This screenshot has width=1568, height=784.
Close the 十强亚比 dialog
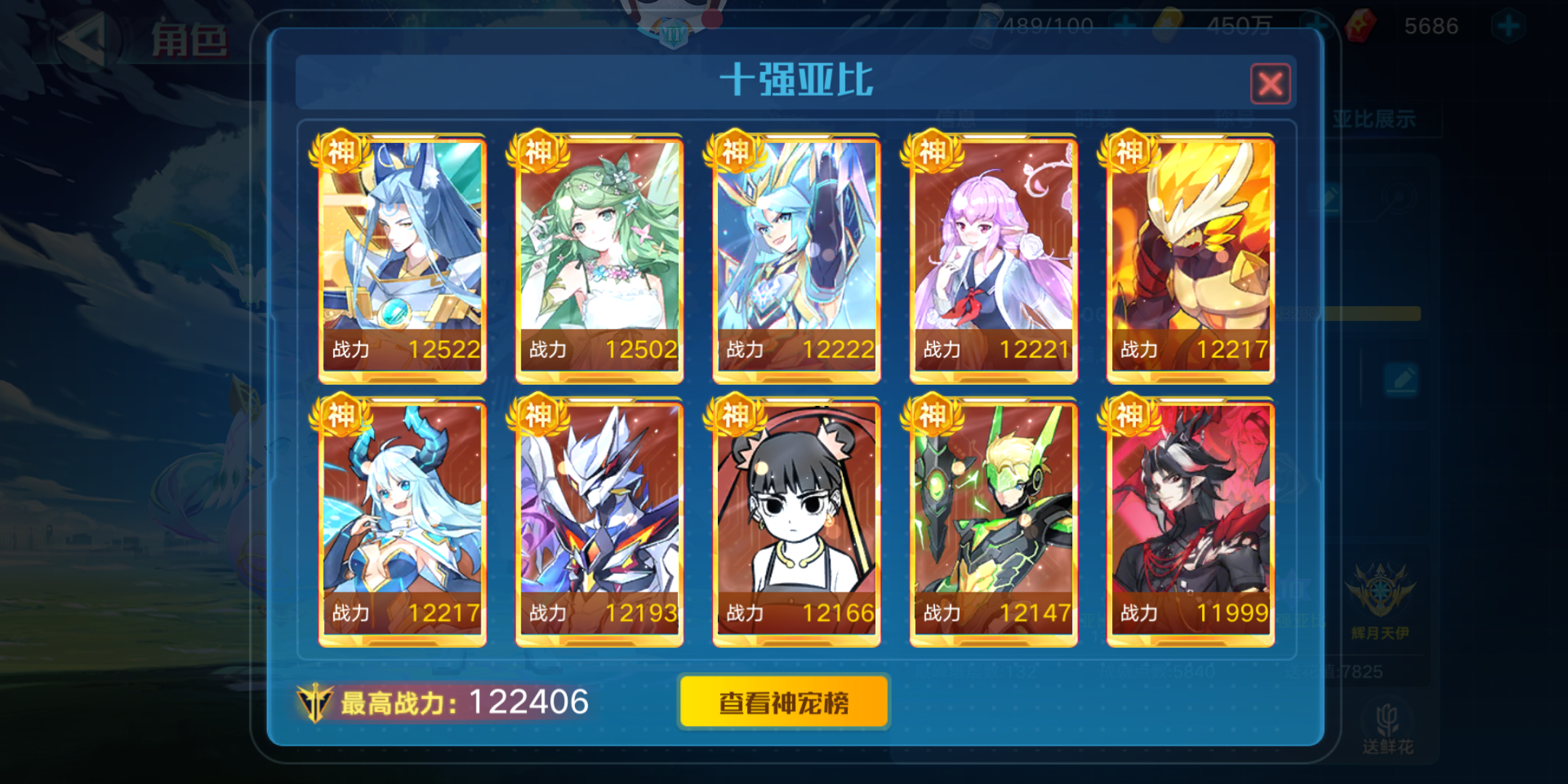pos(1270,84)
